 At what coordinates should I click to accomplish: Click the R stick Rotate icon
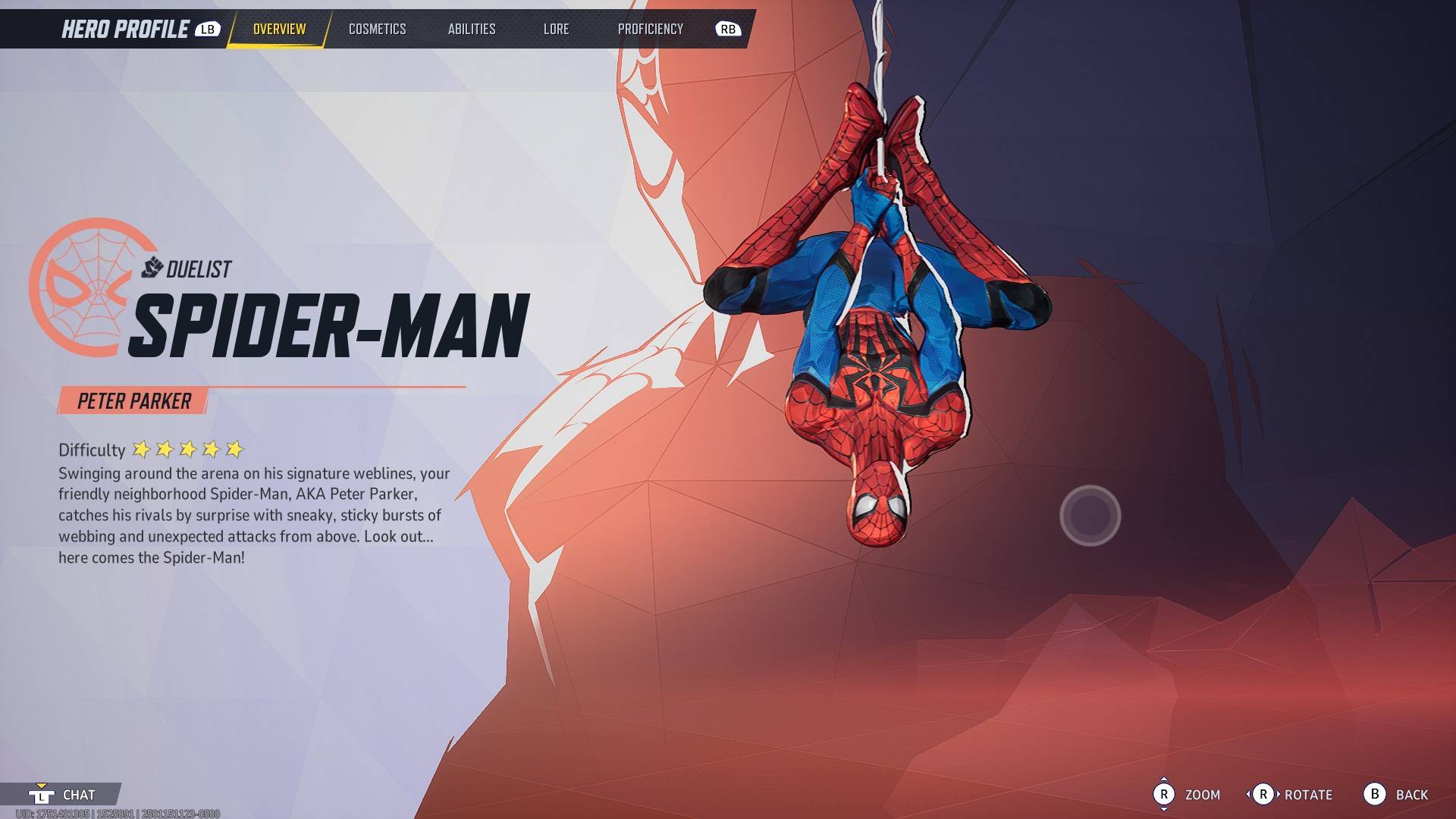(1264, 795)
